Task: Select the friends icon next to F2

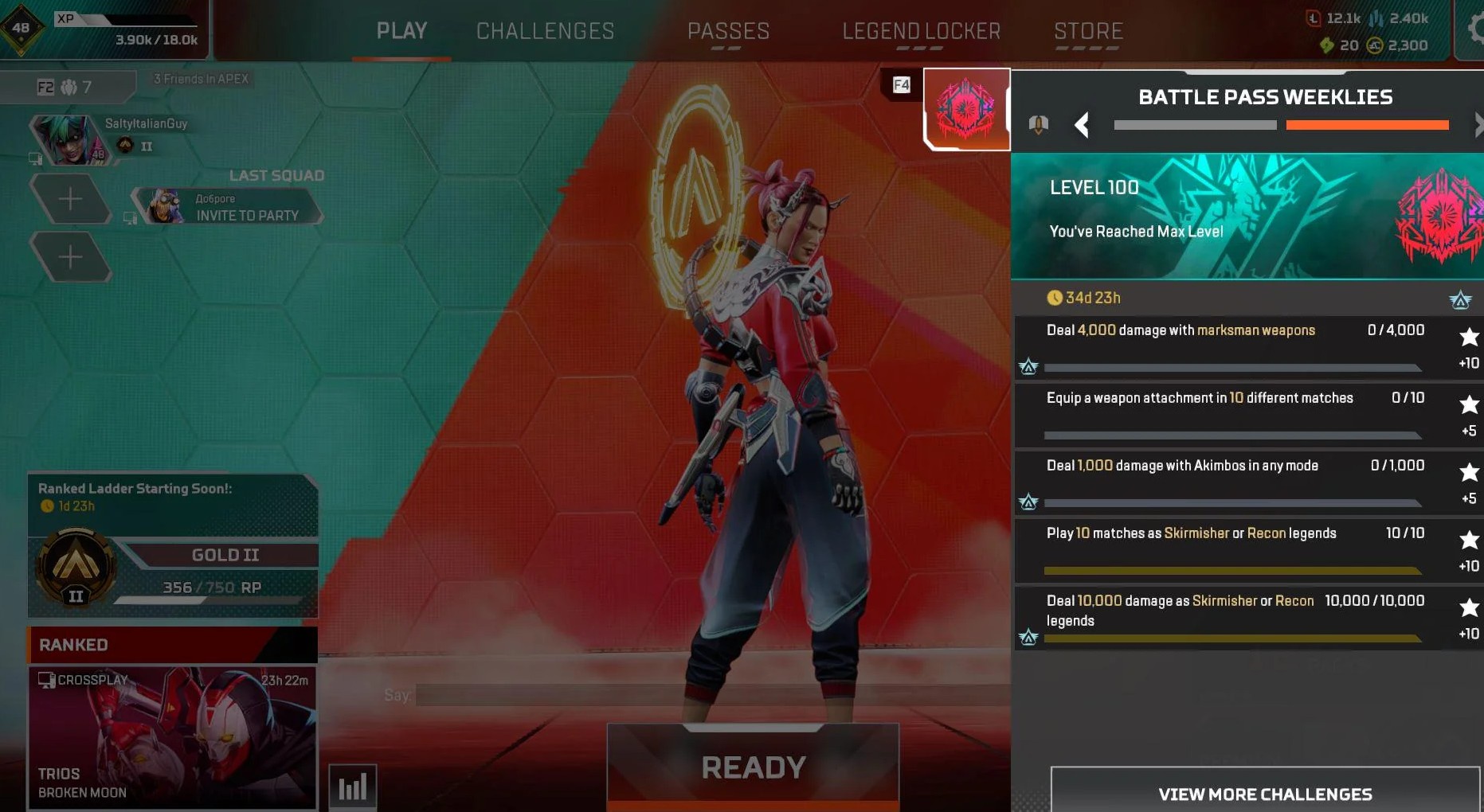Action: click(70, 87)
